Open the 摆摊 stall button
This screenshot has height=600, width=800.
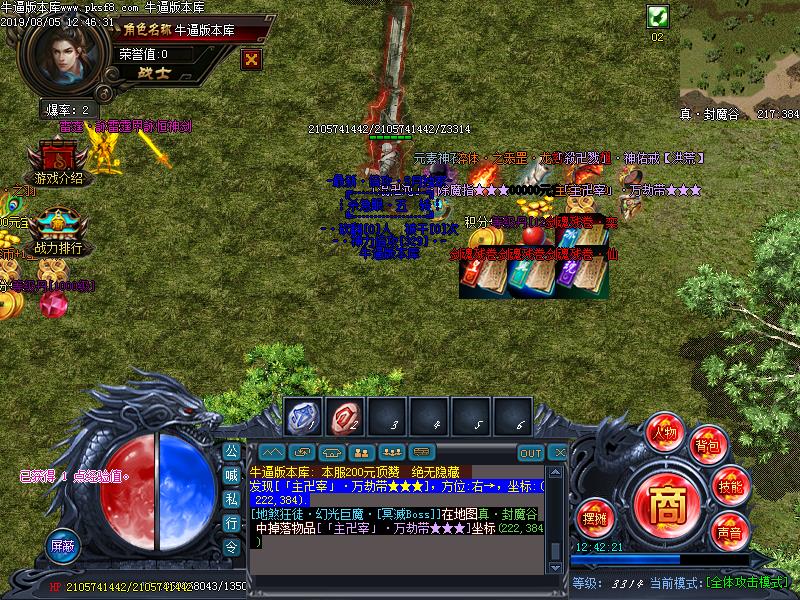click(x=595, y=517)
